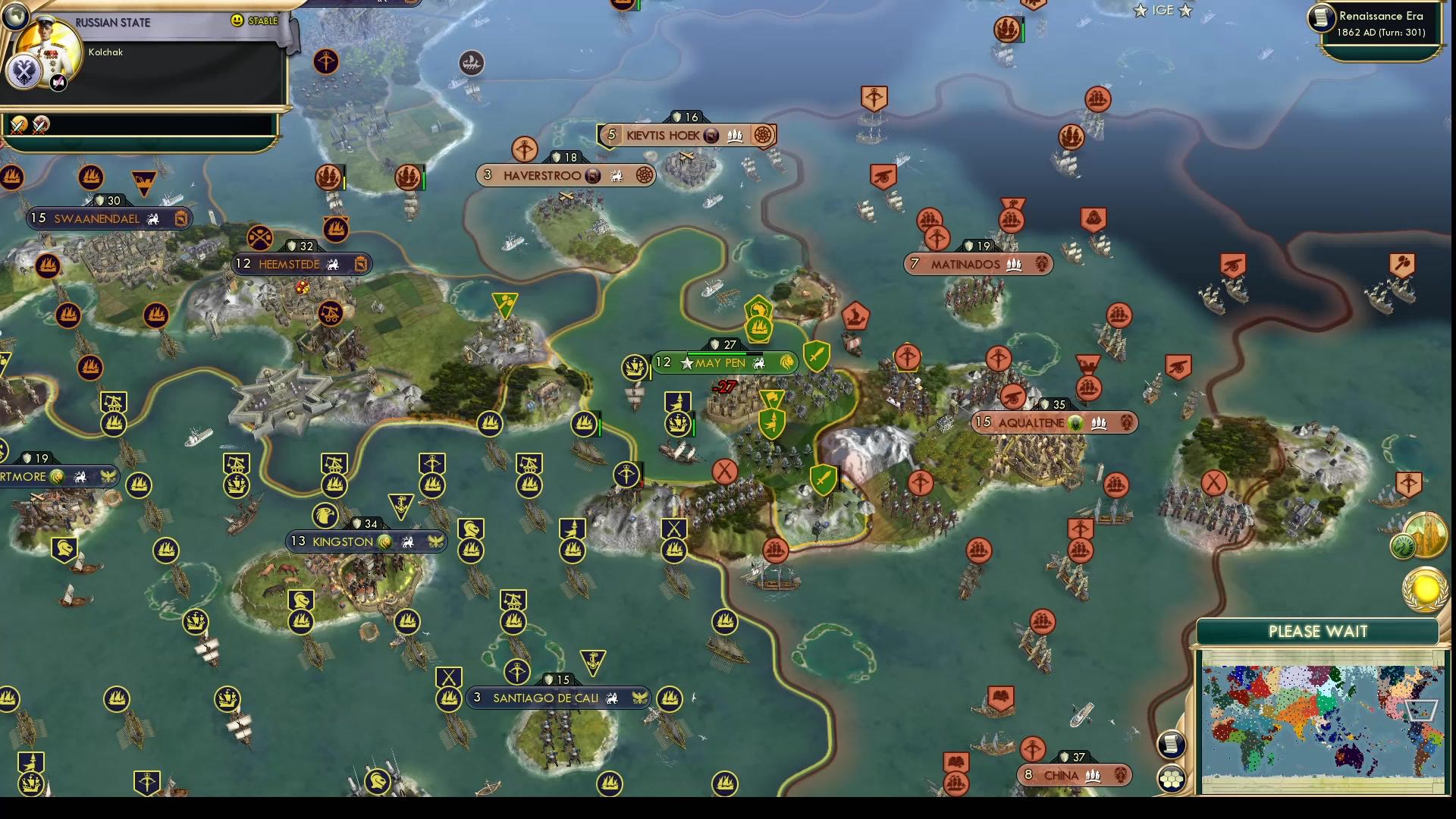Open the notification scroll icon beside the minimap

[1172, 745]
